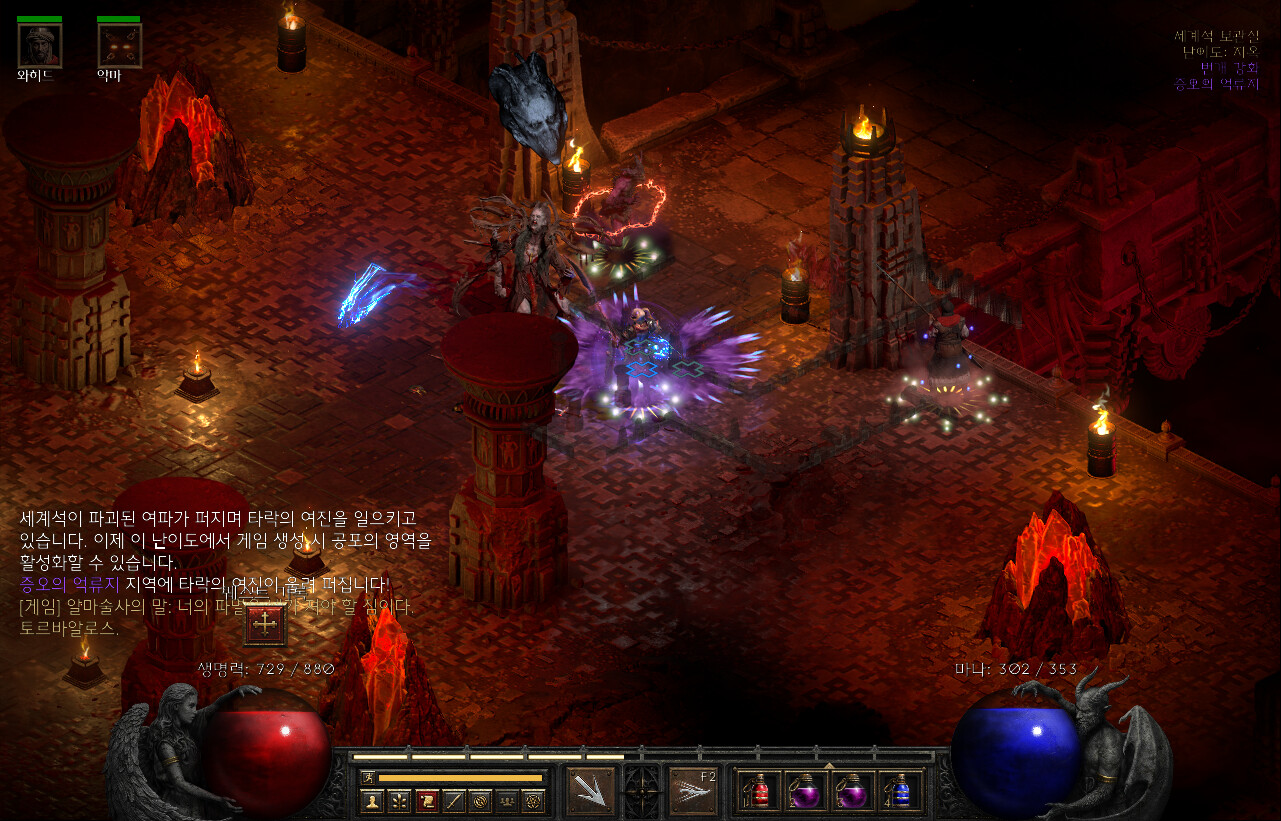Open the game menu pentagram icon
Viewport: 1281px width, 821px height.
coord(534,801)
